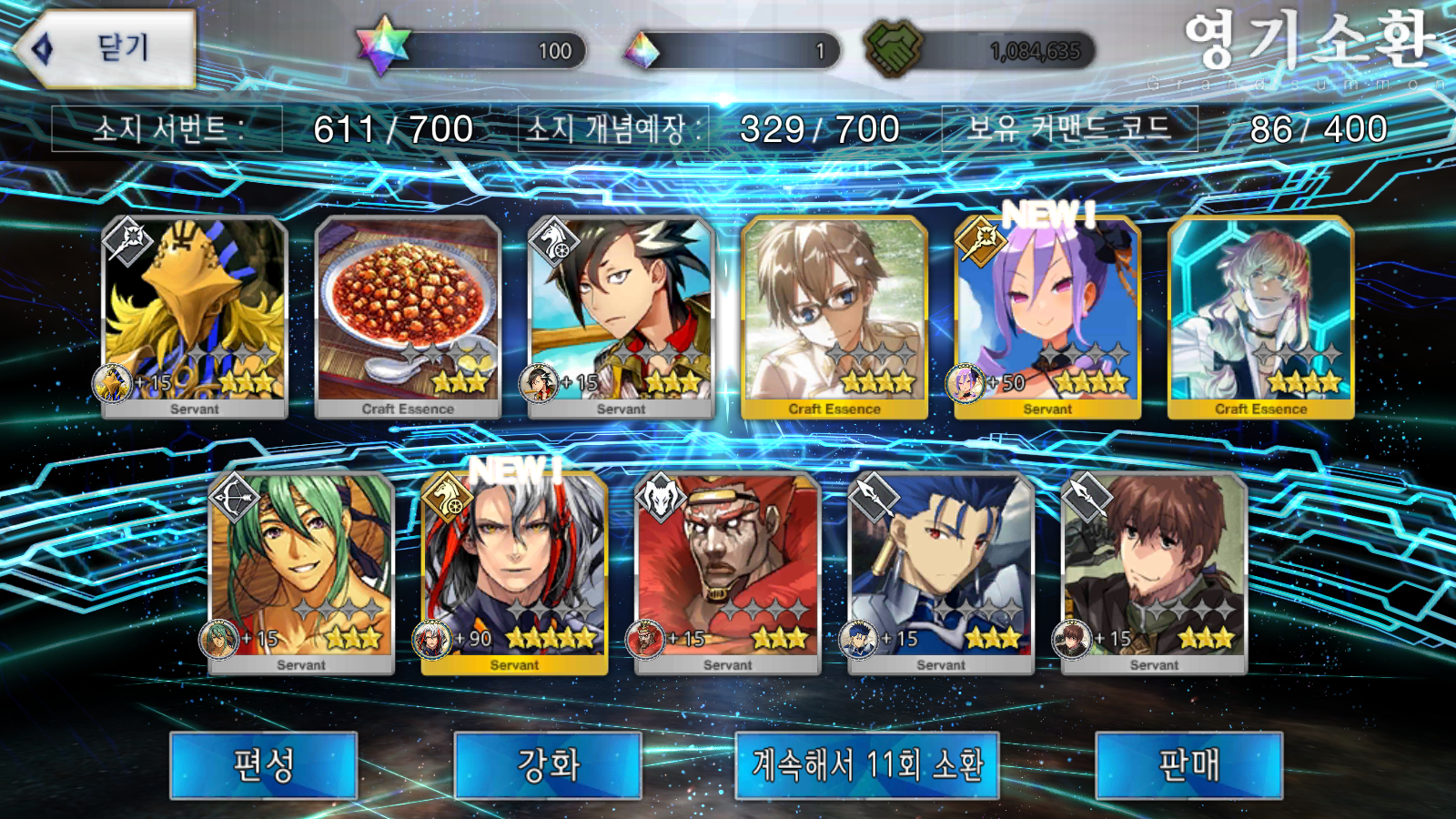Select the brown-haired lancer servant card
The image size is (1456, 819).
(x=1154, y=571)
